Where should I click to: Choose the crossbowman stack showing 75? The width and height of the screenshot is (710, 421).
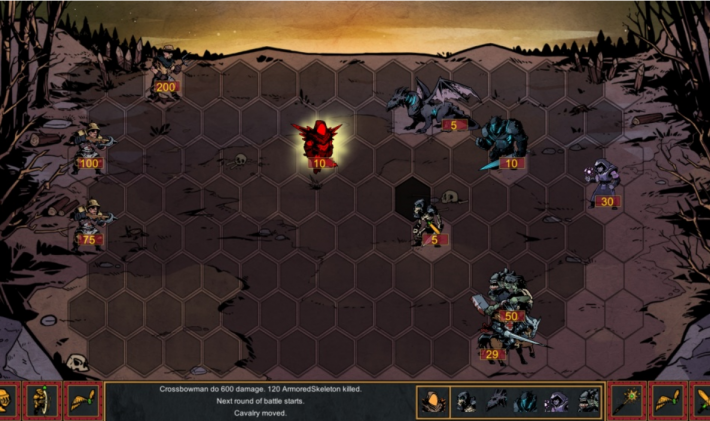tap(92, 223)
